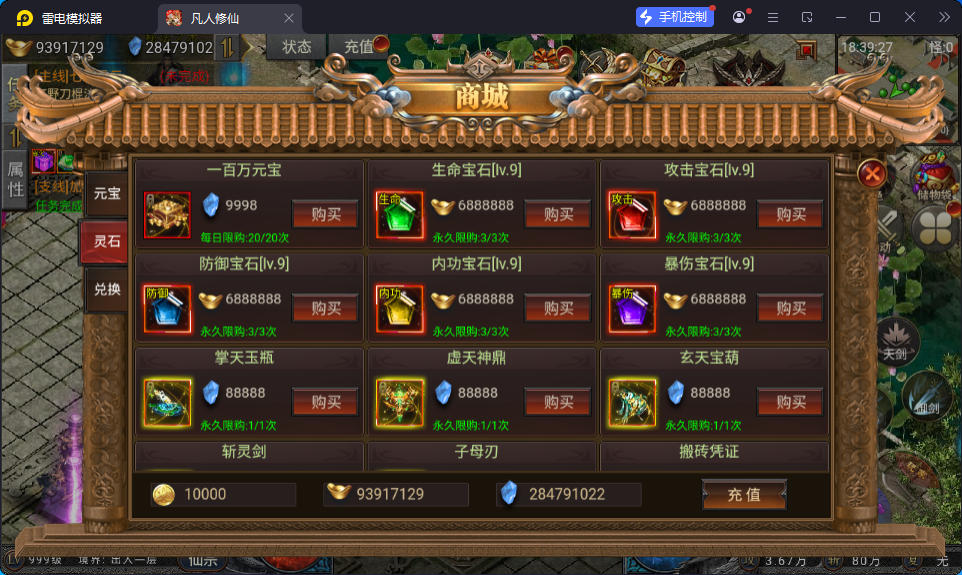
Task: Purchase the 生命宝石 lv.9 gem
Action: [x=558, y=214]
